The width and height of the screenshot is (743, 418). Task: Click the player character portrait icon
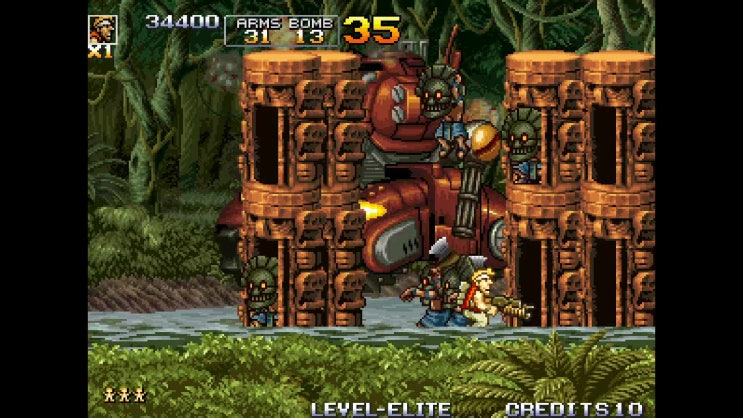[x=102, y=29]
